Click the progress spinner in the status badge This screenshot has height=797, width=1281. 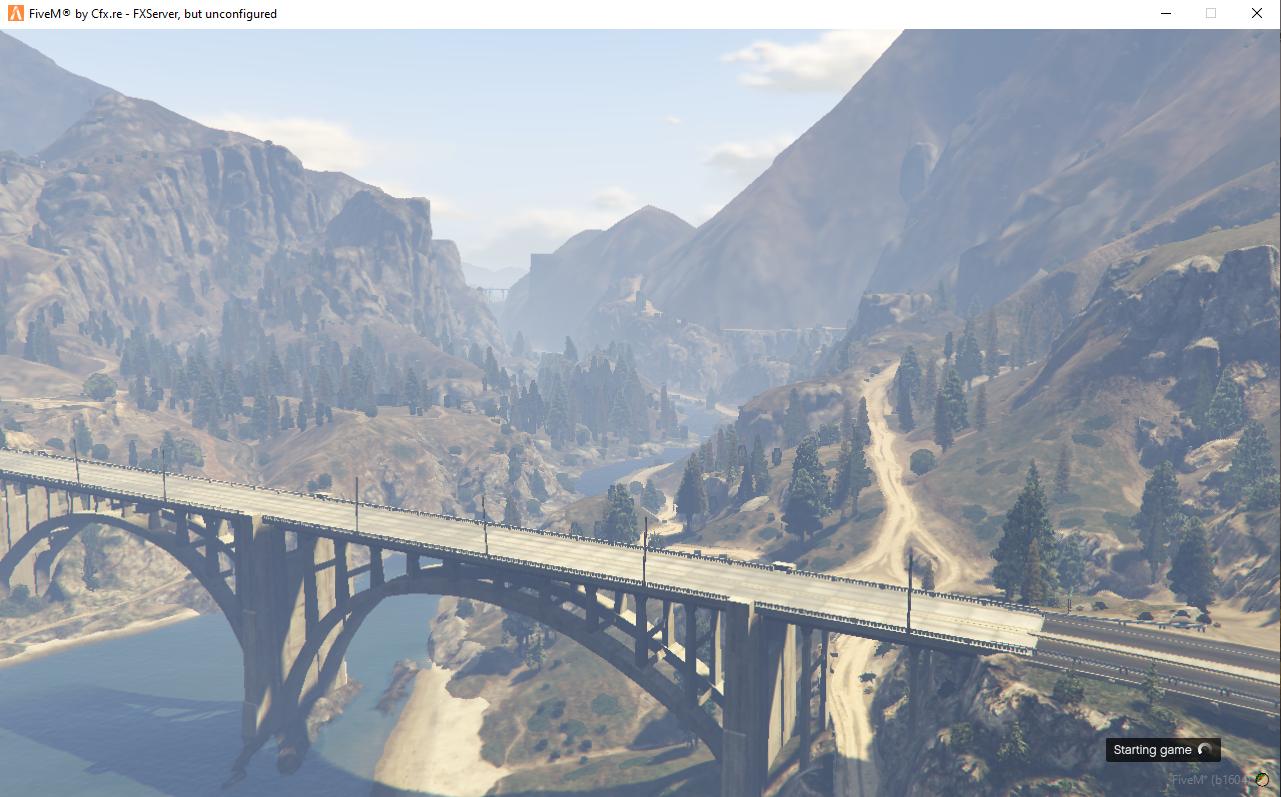tap(1205, 750)
